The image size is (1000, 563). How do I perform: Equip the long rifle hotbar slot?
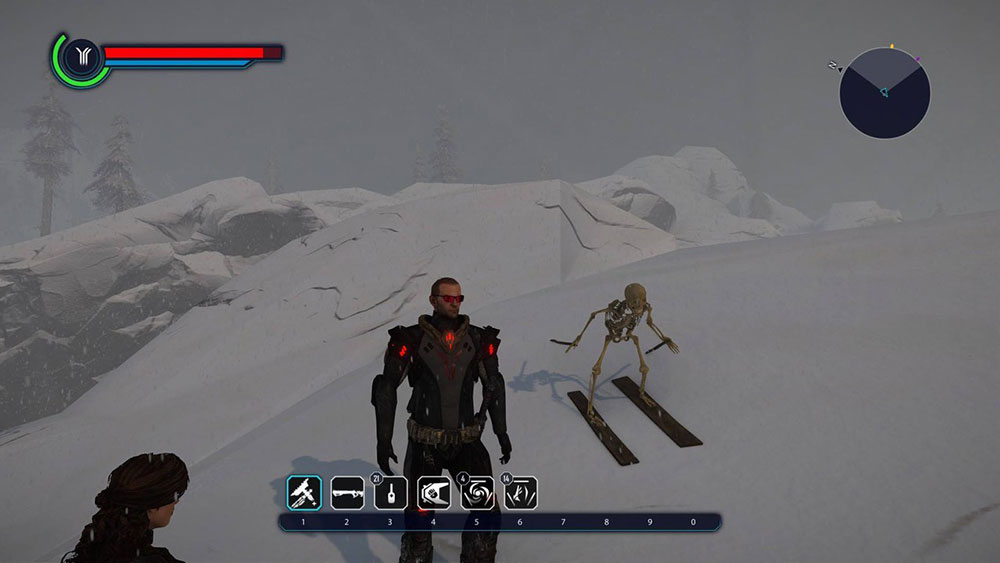pos(347,491)
